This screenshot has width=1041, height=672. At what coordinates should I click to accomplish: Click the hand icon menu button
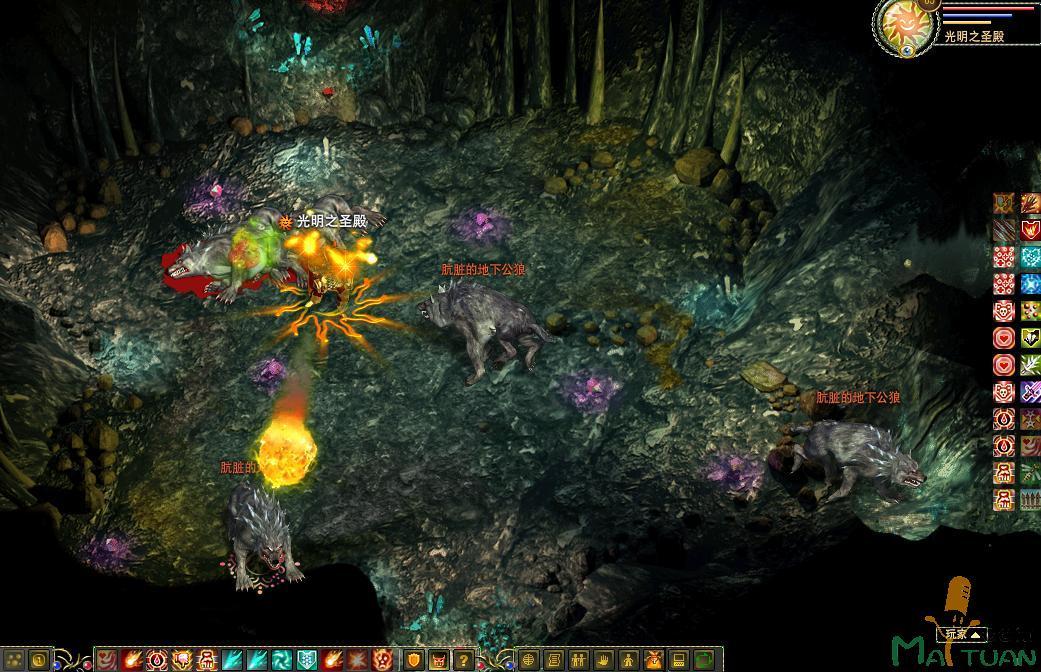pos(604,660)
